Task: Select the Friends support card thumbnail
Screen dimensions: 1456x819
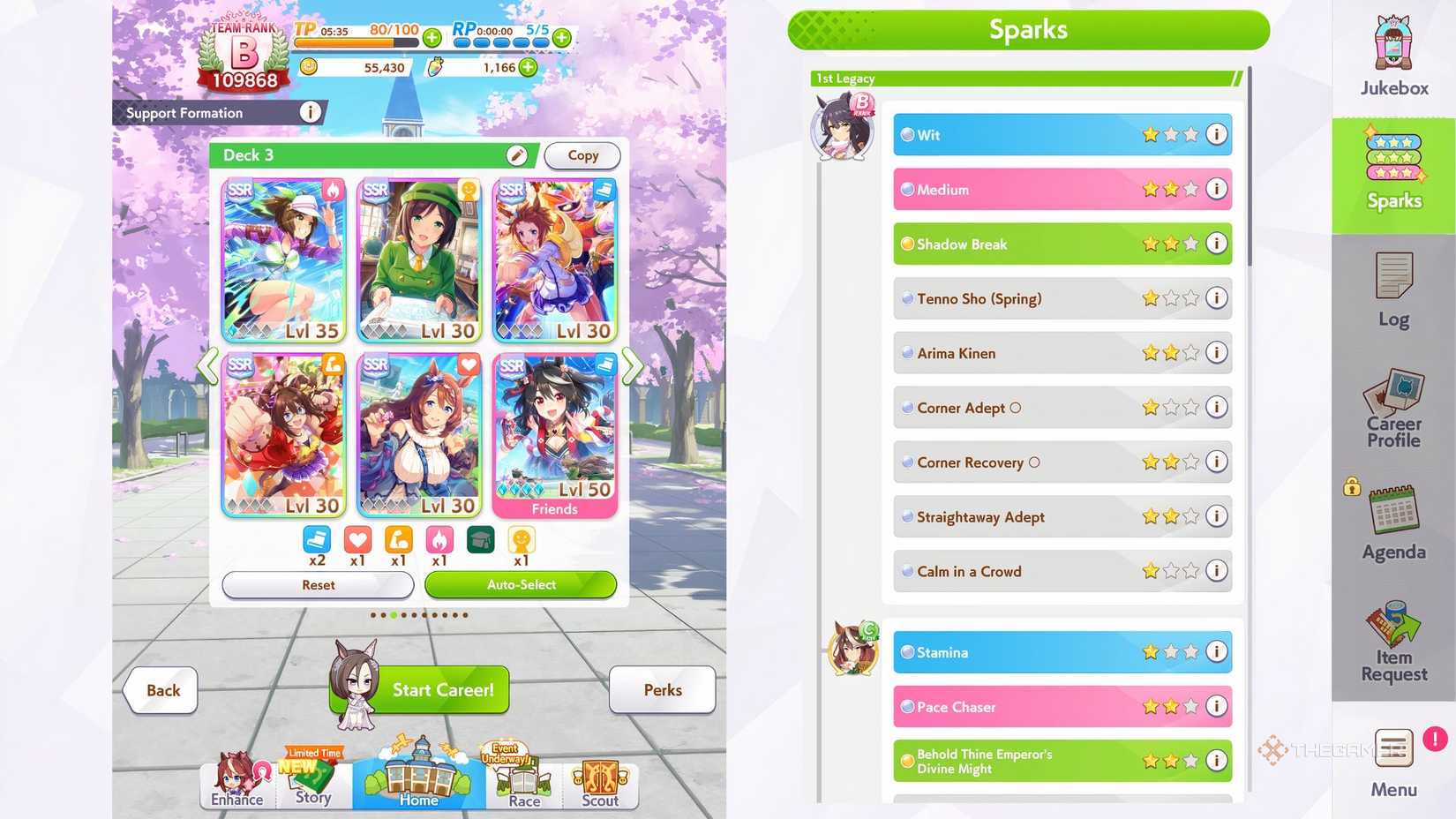Action: (x=555, y=432)
